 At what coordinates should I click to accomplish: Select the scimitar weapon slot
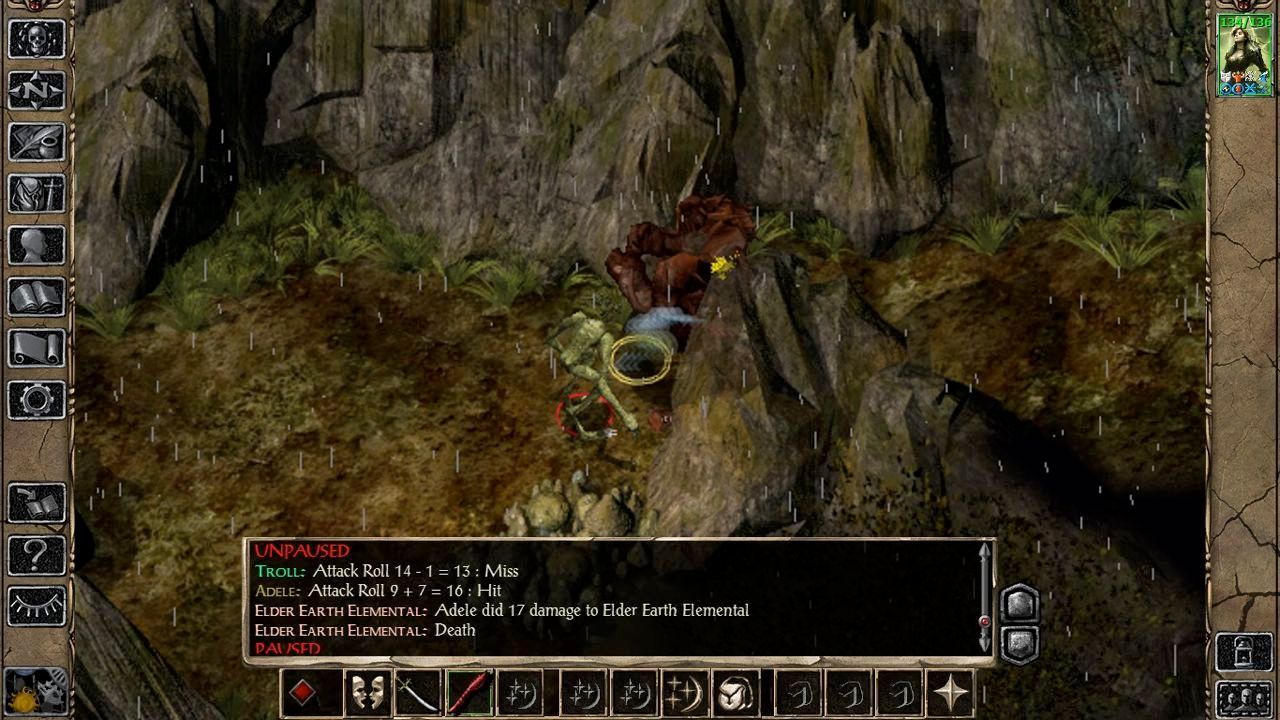418,693
